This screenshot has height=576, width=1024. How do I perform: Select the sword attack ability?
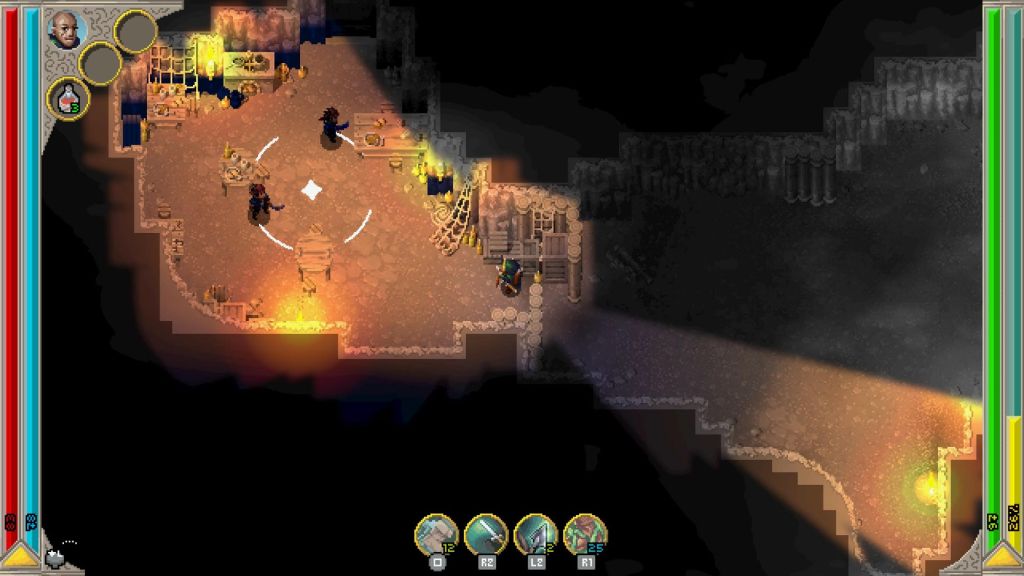click(486, 534)
